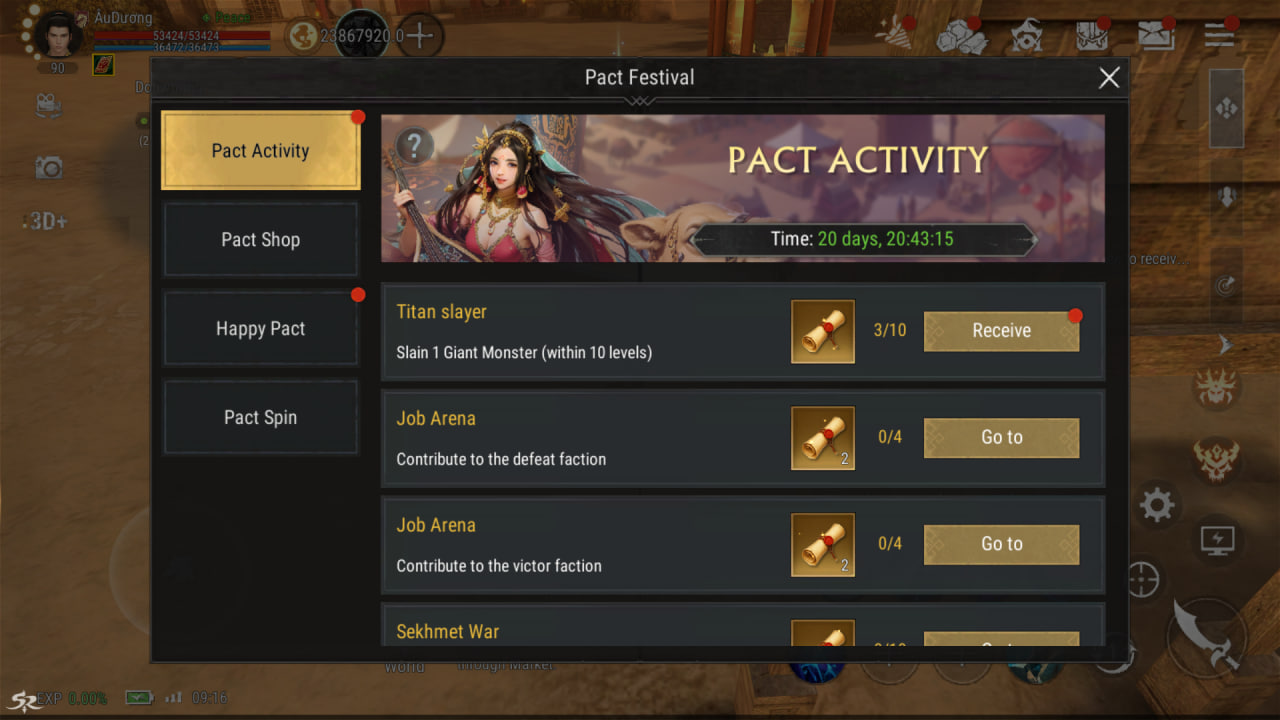This screenshot has width=1280, height=720.
Task: Open the question mark help icon
Action: coord(414,147)
